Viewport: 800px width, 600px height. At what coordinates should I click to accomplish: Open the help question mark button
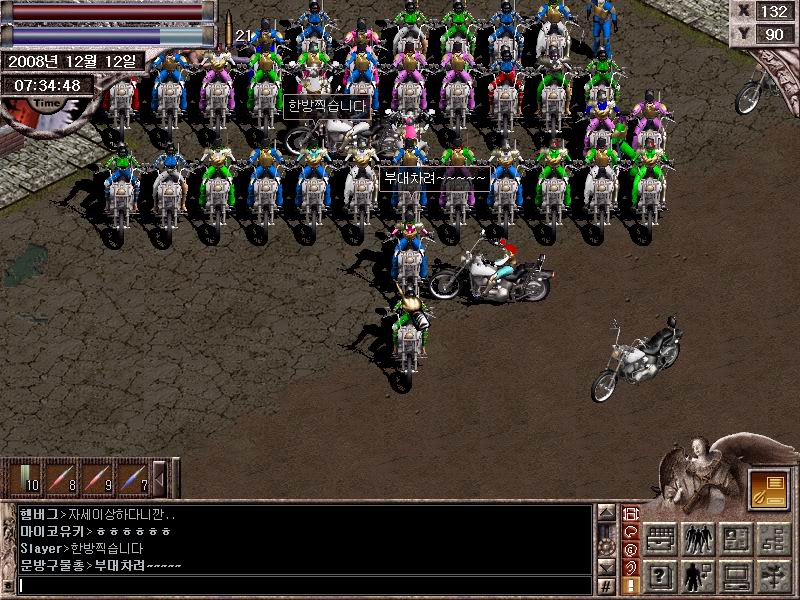pyautogui.click(x=660, y=575)
